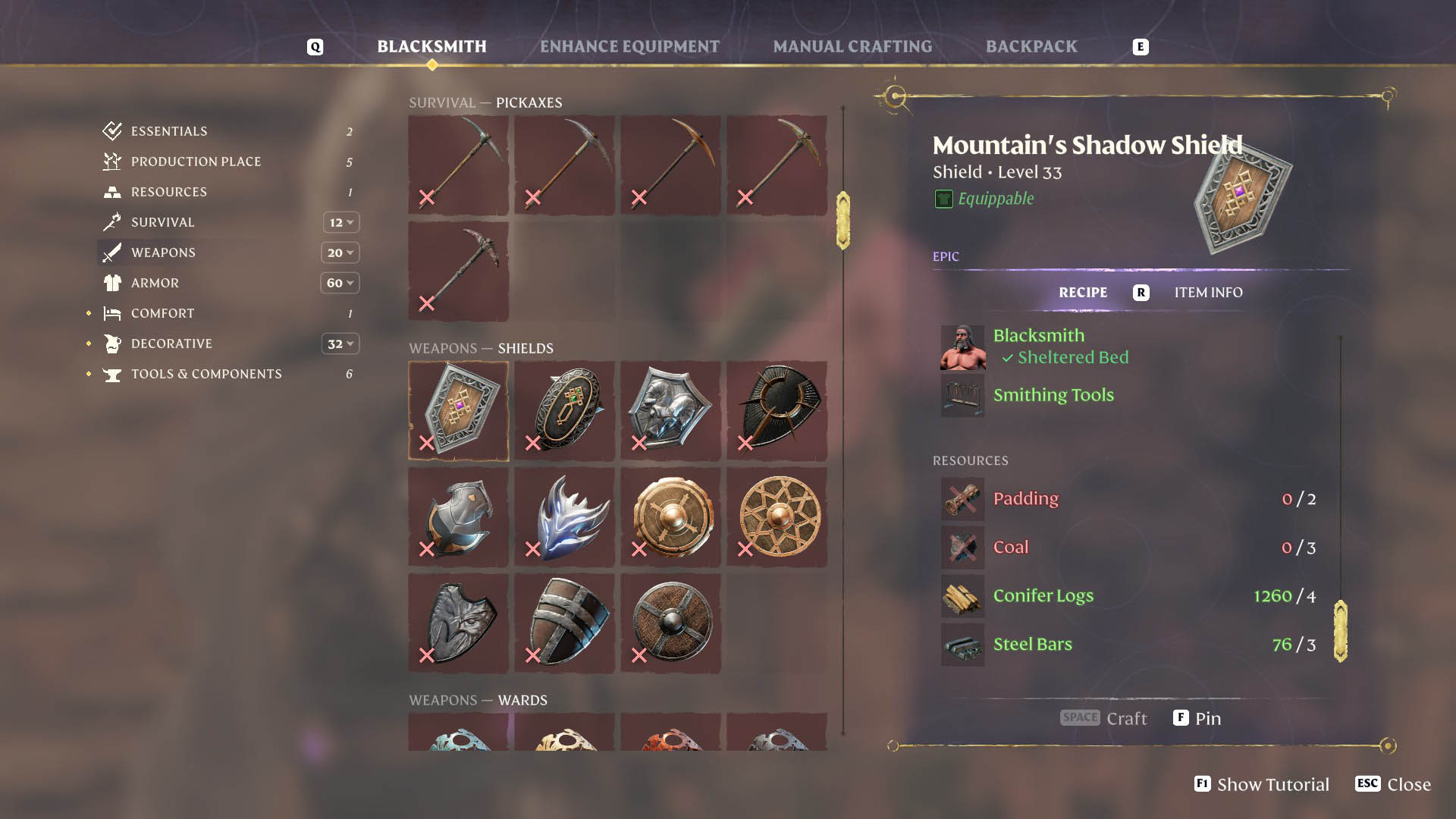
Task: Expand the Survival count dropdown
Action: 340,222
